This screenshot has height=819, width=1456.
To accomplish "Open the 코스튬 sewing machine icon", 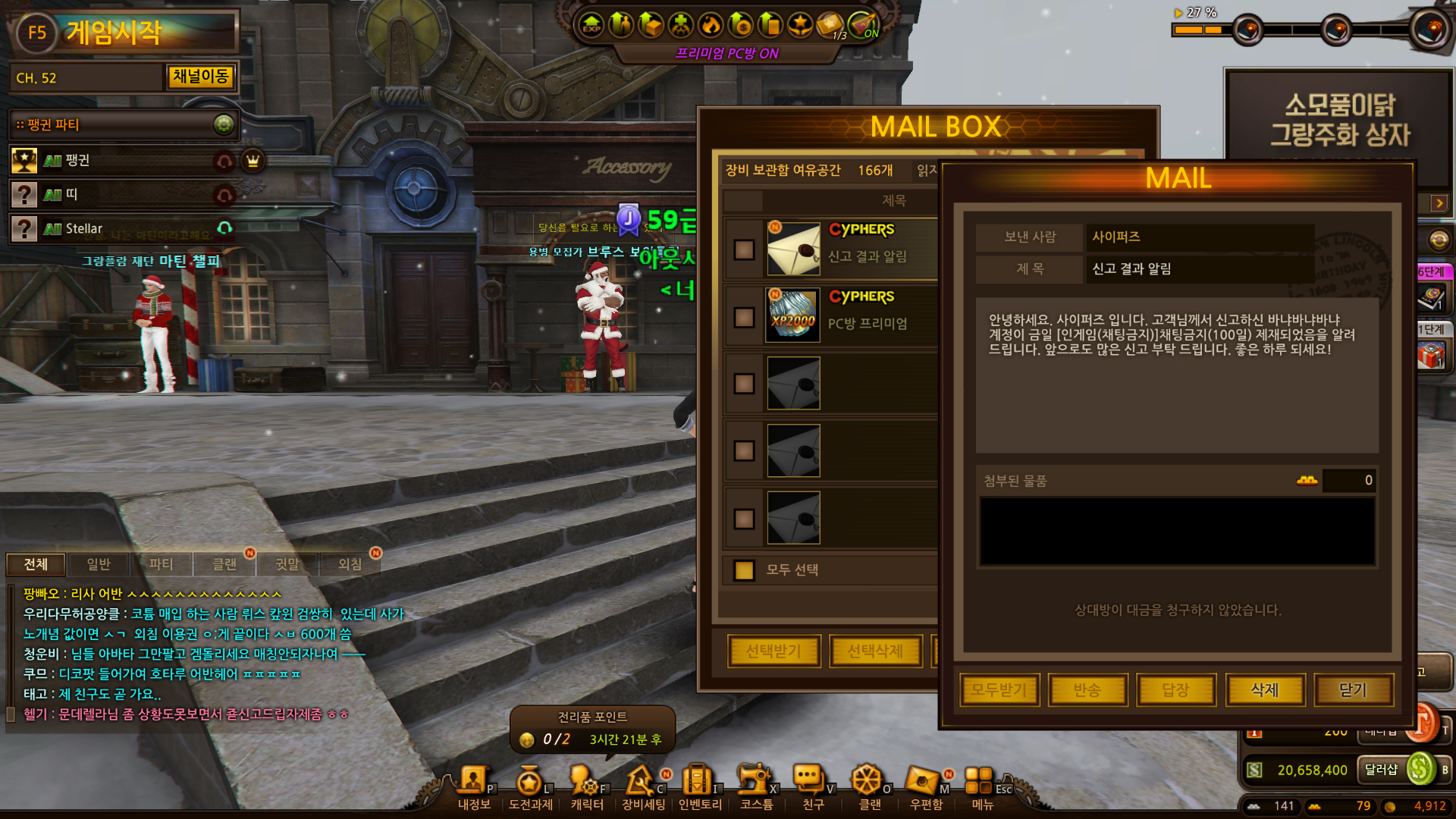I will pos(755,785).
